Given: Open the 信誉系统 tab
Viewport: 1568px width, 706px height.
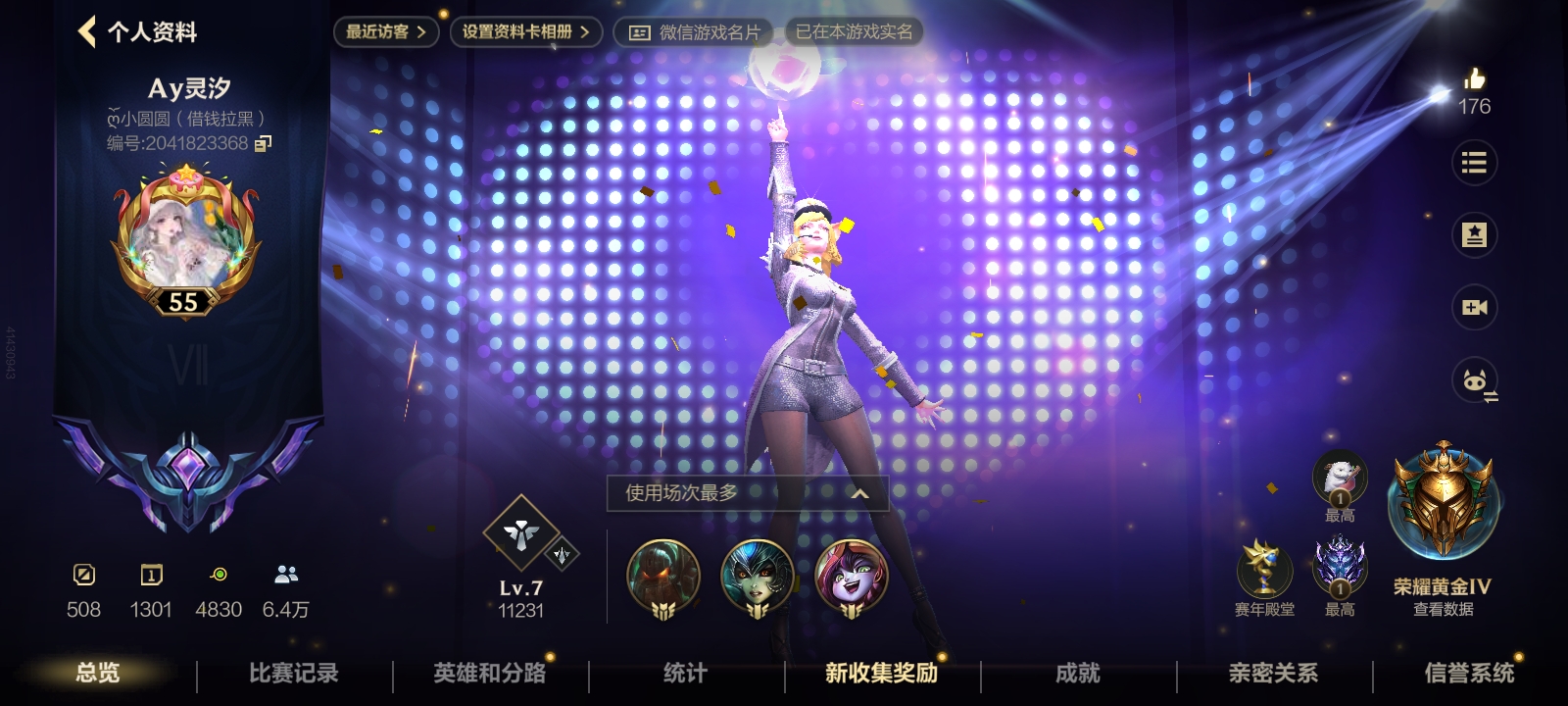Looking at the screenshot, I should pyautogui.click(x=1469, y=673).
